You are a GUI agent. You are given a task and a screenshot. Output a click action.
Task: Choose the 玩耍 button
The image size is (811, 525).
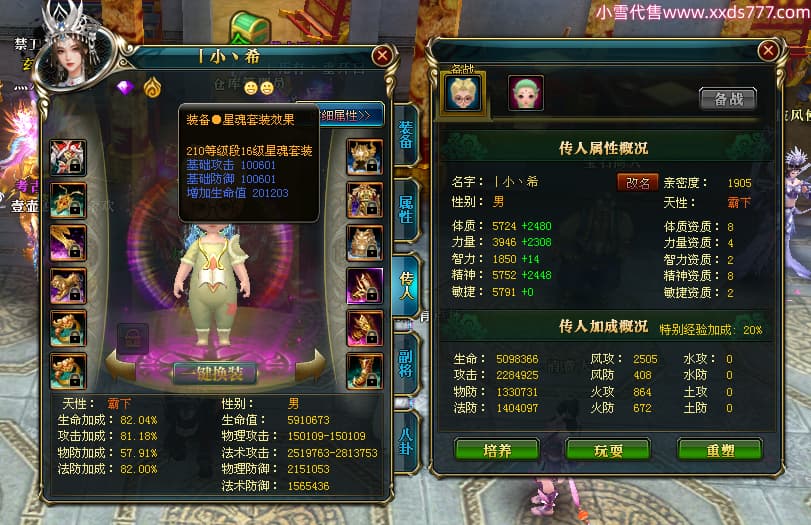608,450
